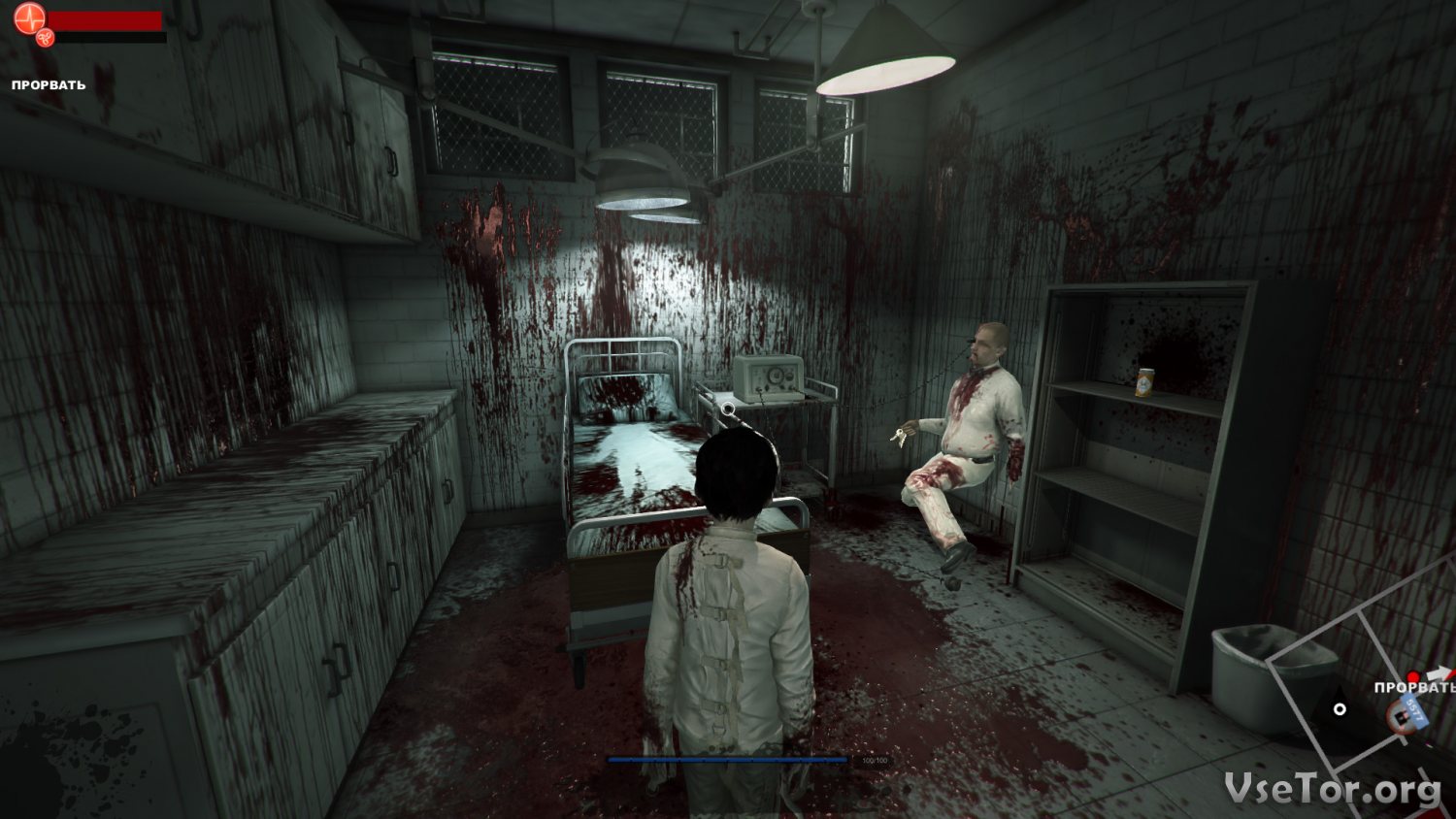This screenshot has height=819, width=1456.
Task: Click the small lungs stamina icon
Action: click(45, 38)
